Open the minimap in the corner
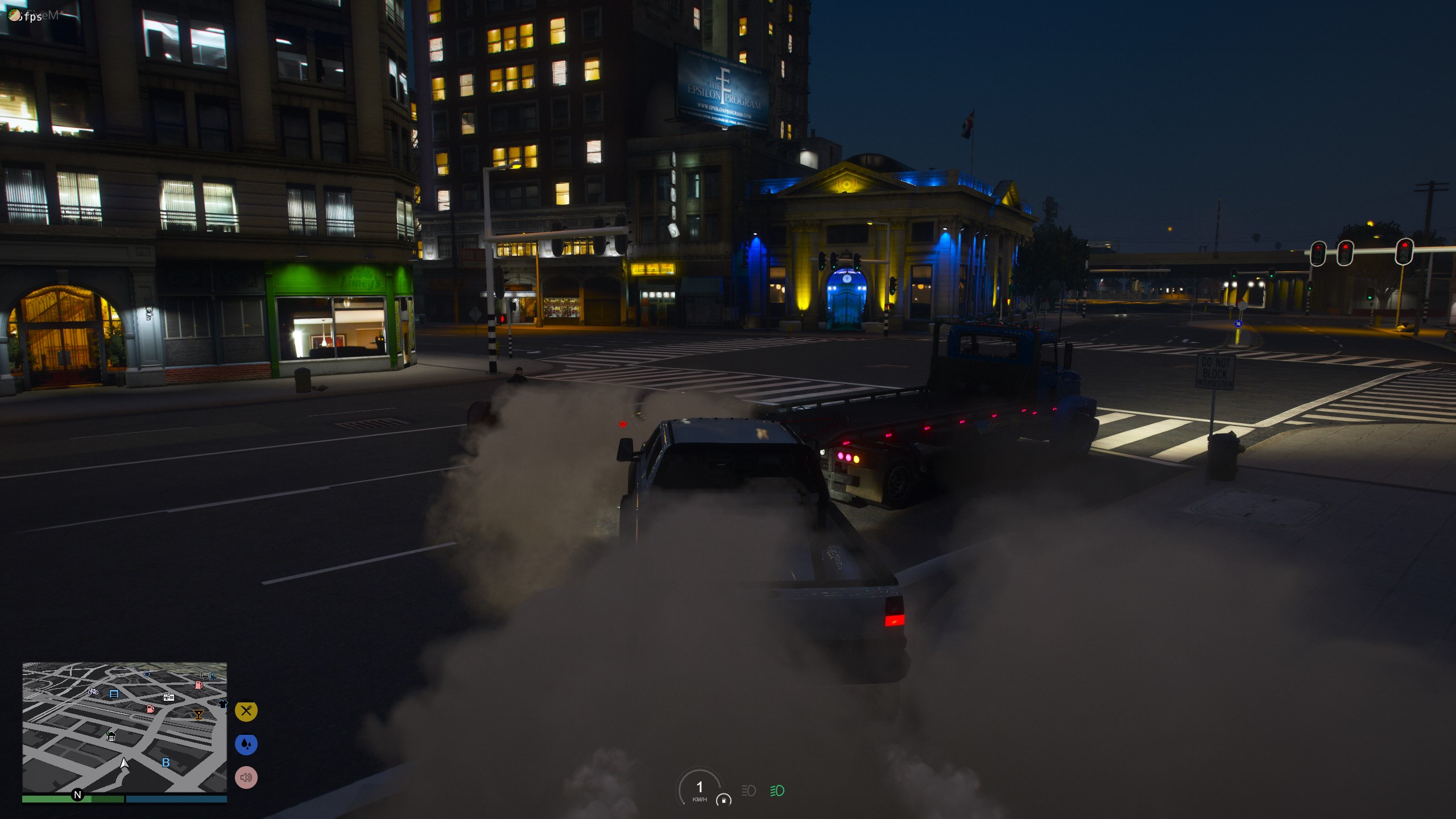 click(125, 727)
